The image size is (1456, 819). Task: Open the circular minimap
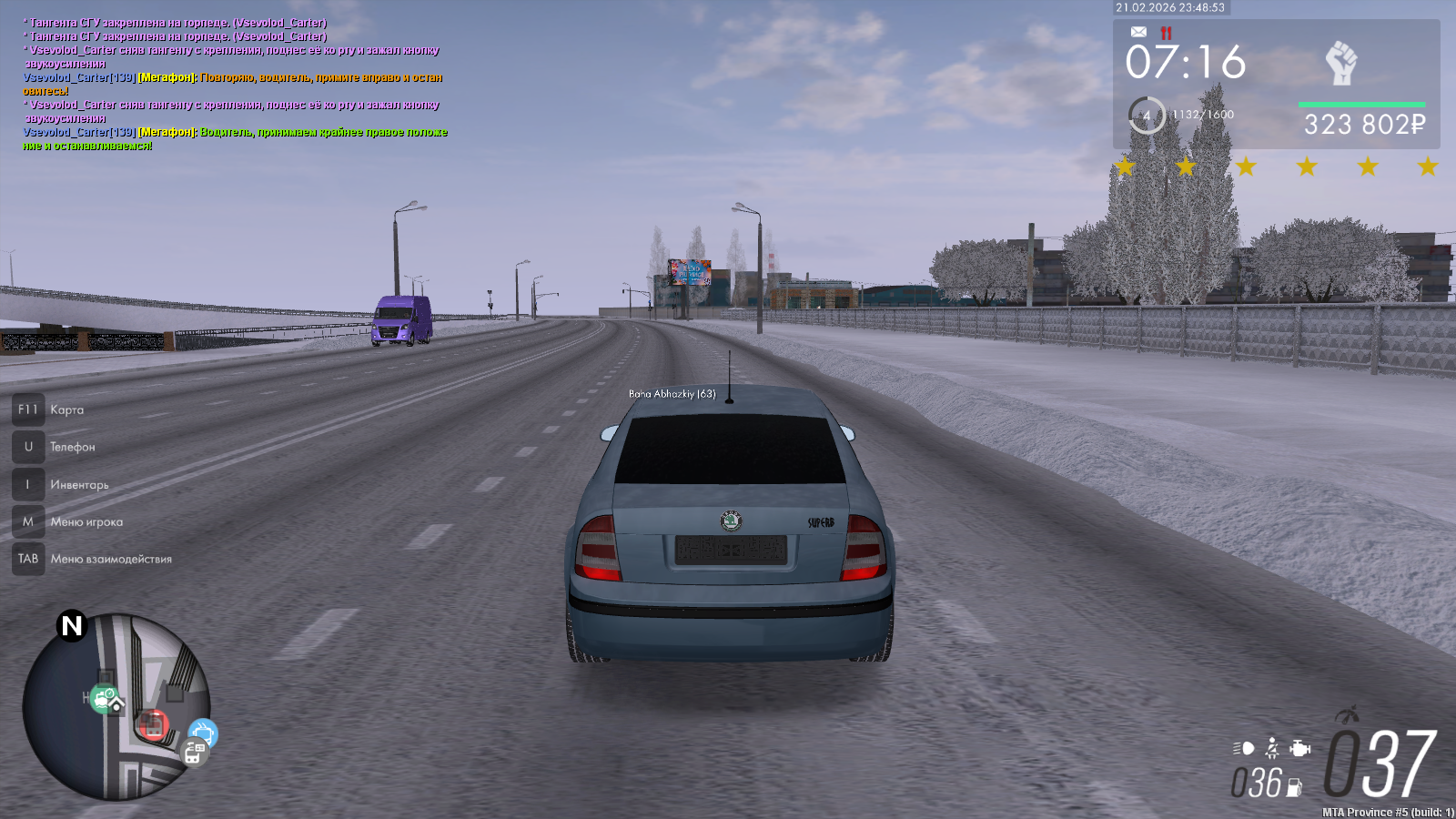116,707
